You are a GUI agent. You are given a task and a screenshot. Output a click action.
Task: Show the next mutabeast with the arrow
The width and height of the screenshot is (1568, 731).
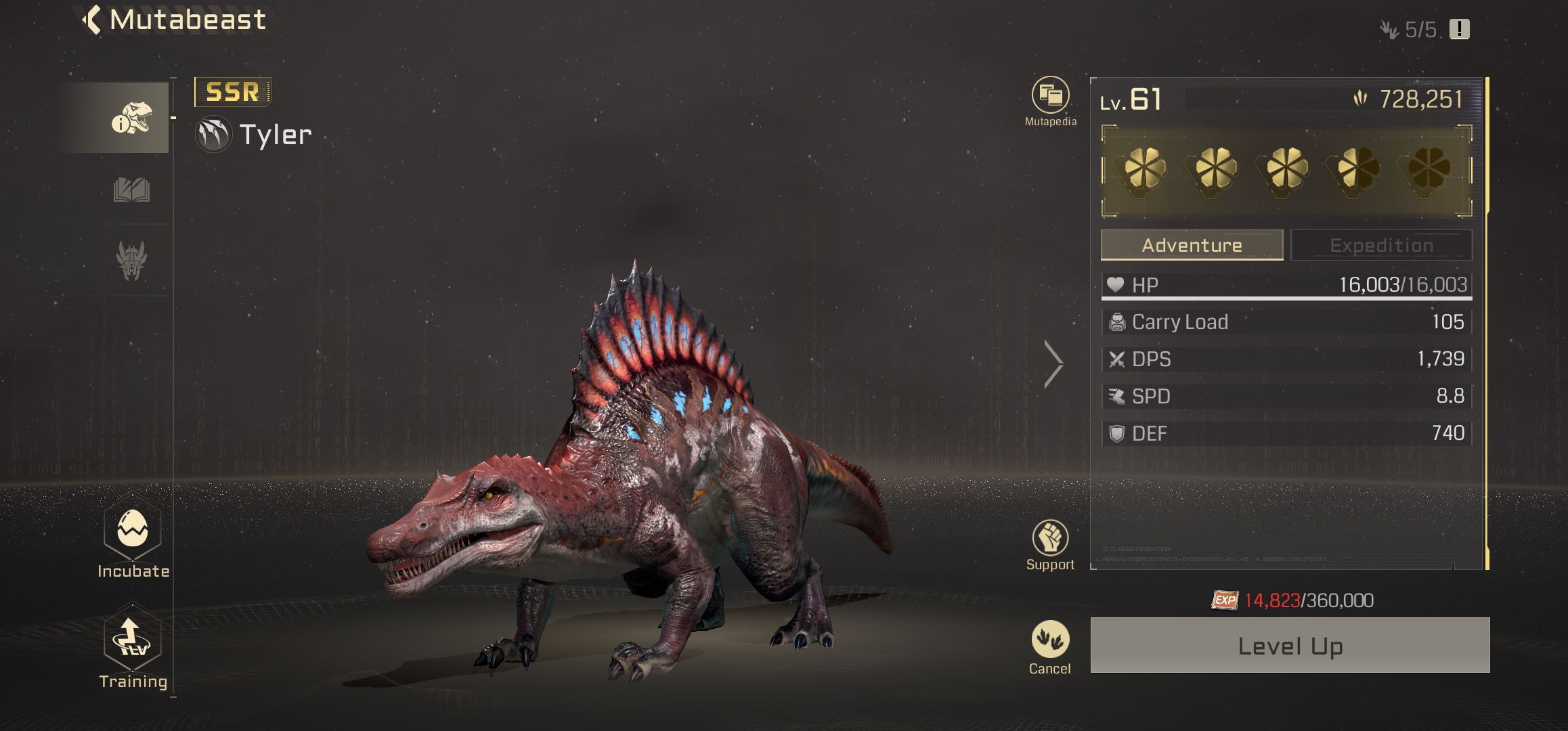tap(1053, 364)
